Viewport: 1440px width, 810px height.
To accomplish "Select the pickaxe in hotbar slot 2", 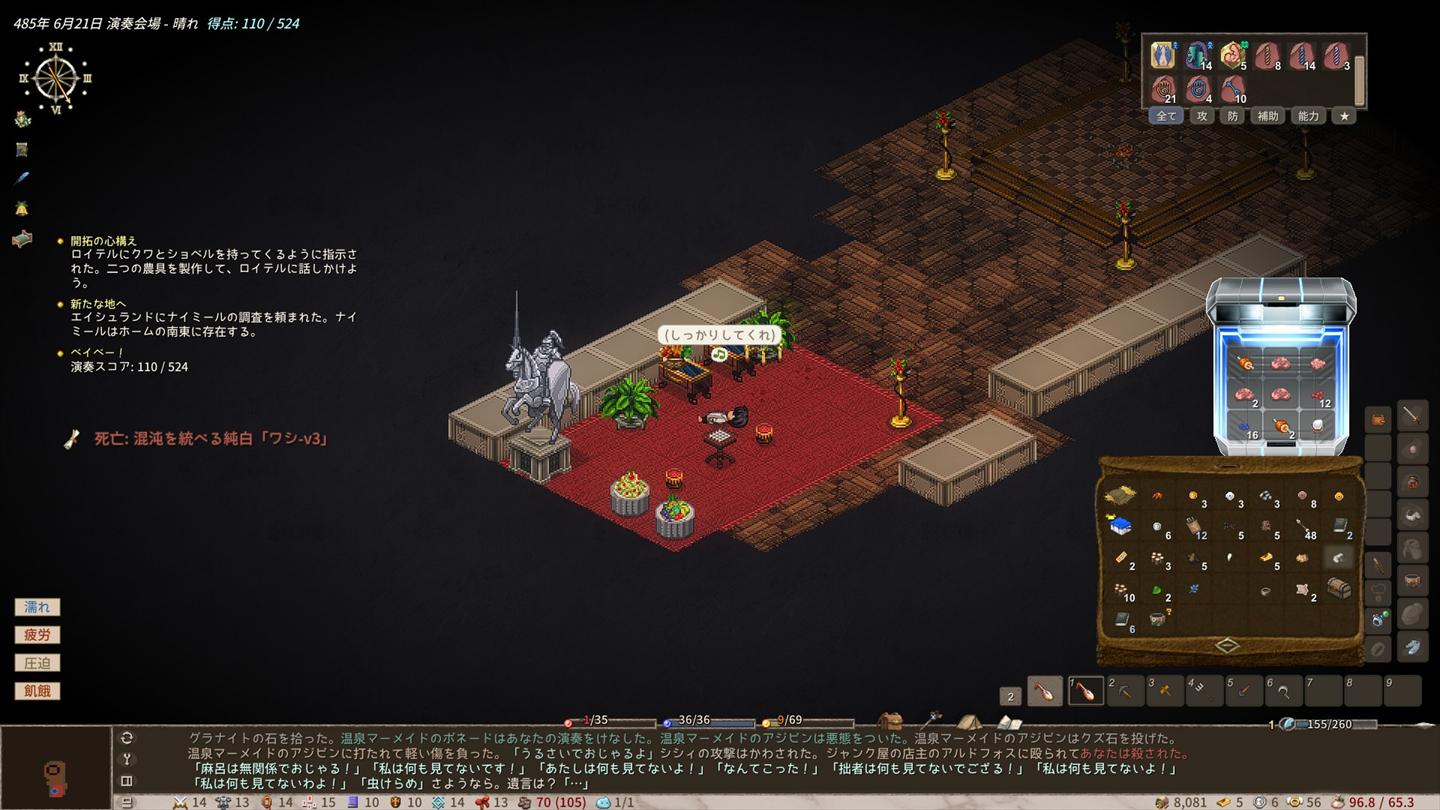I will click(x=1126, y=690).
